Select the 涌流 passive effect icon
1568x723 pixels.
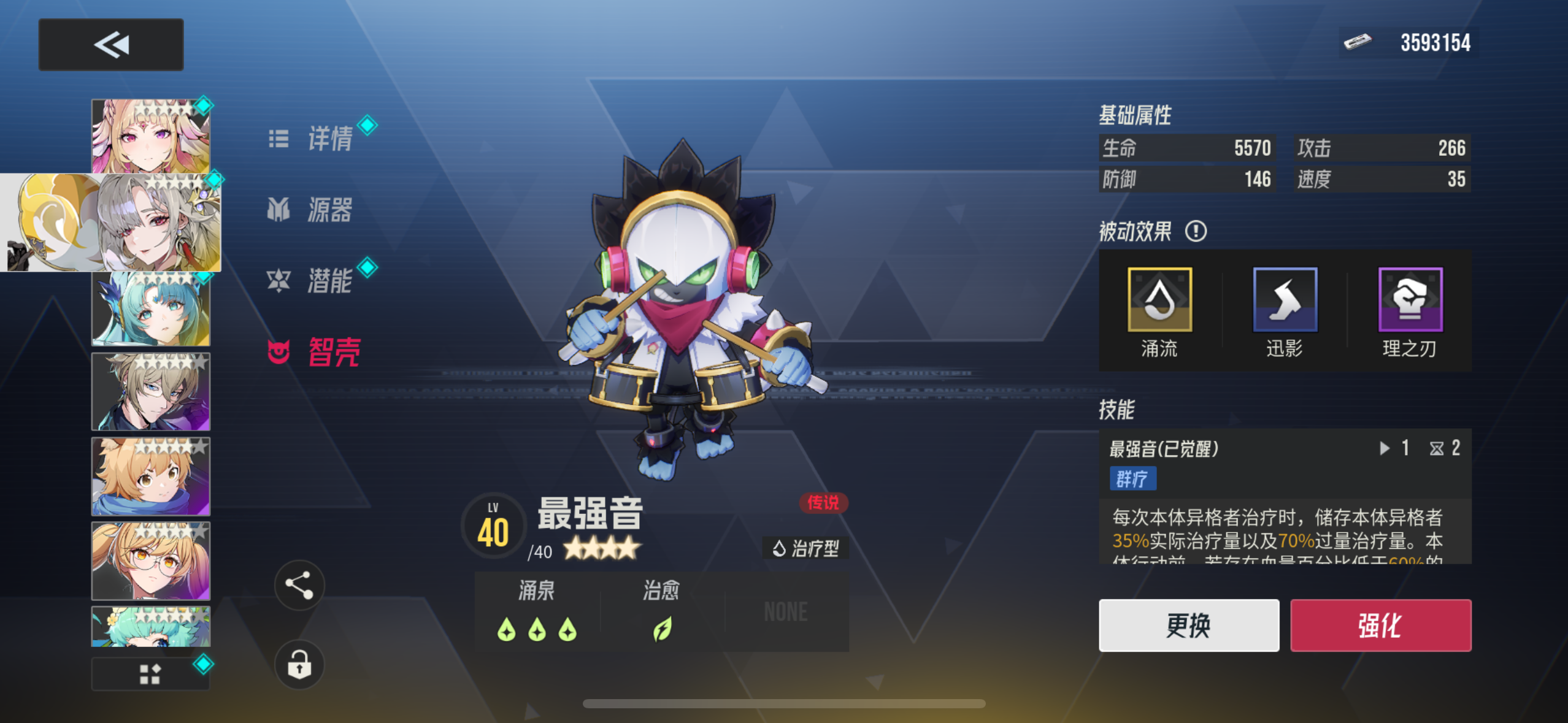[1159, 300]
